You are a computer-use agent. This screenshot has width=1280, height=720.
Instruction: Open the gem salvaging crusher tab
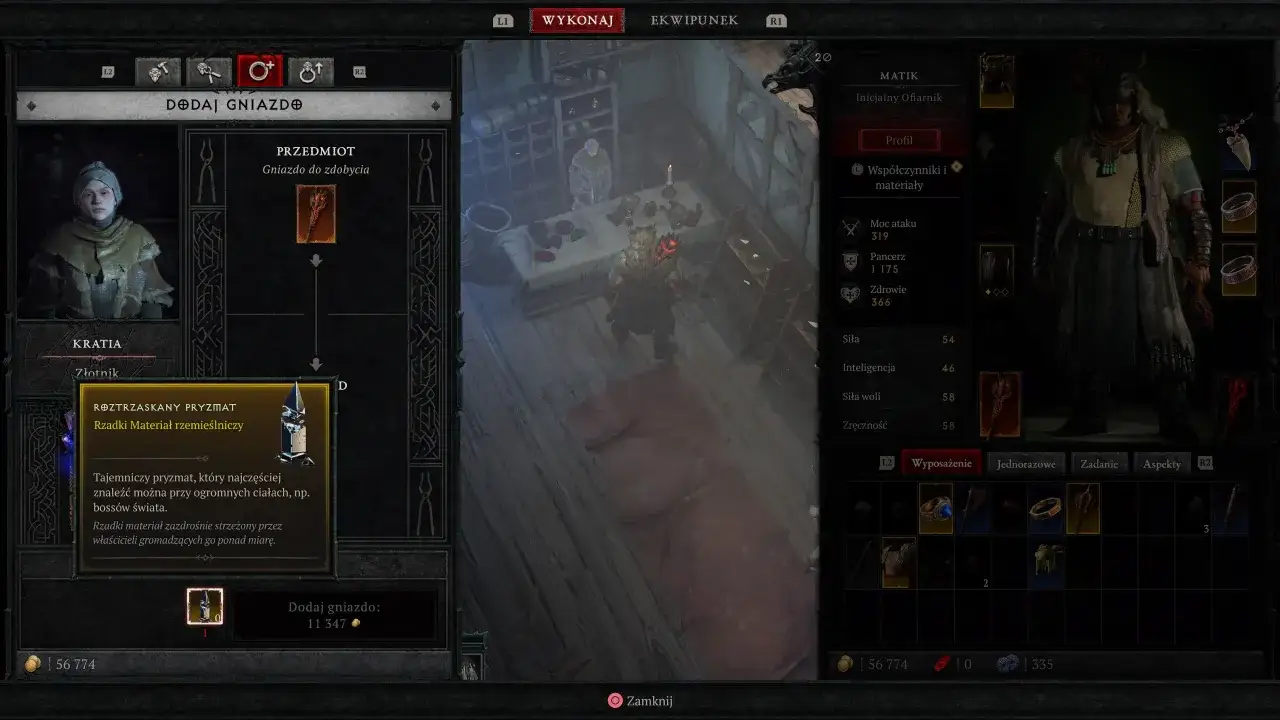tap(208, 71)
